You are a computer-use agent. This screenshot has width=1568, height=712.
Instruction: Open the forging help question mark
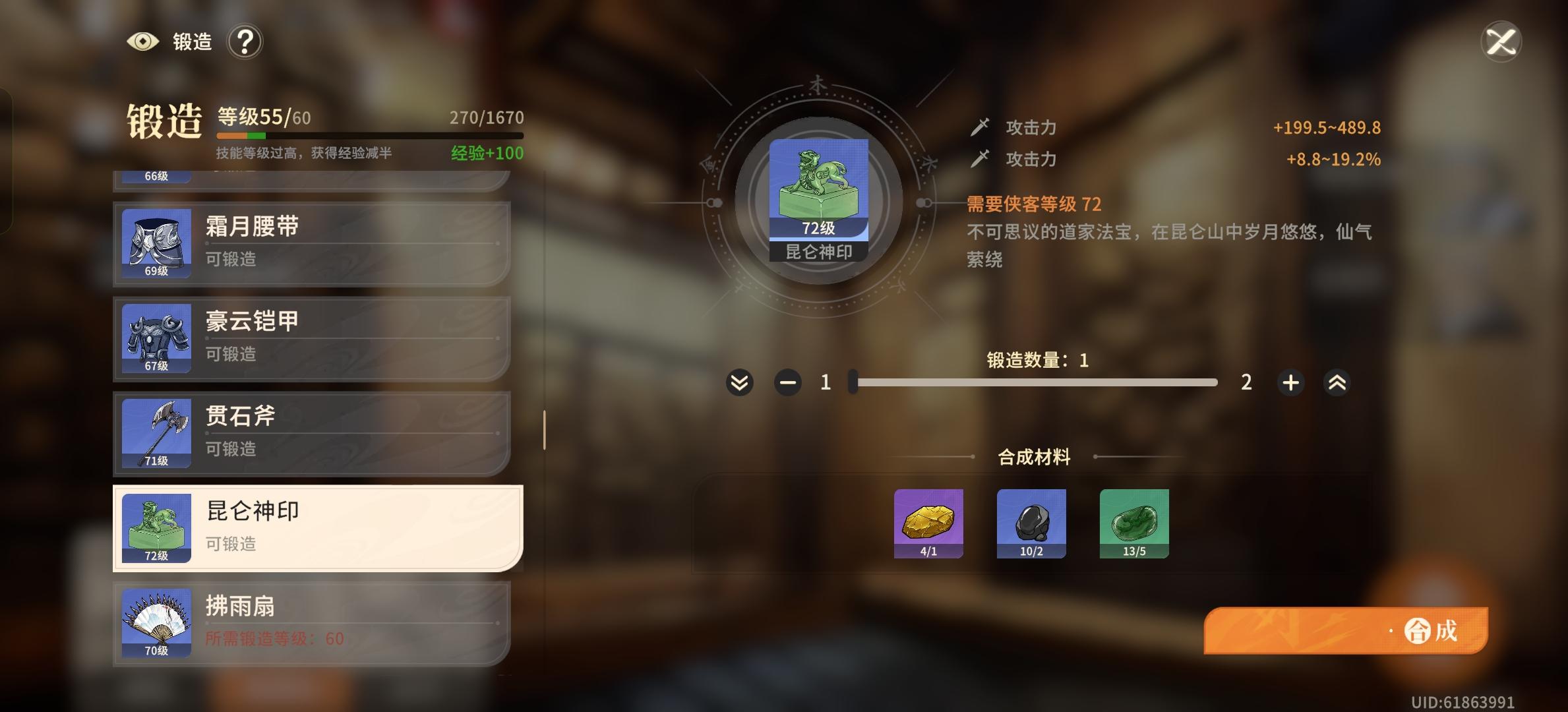point(245,41)
